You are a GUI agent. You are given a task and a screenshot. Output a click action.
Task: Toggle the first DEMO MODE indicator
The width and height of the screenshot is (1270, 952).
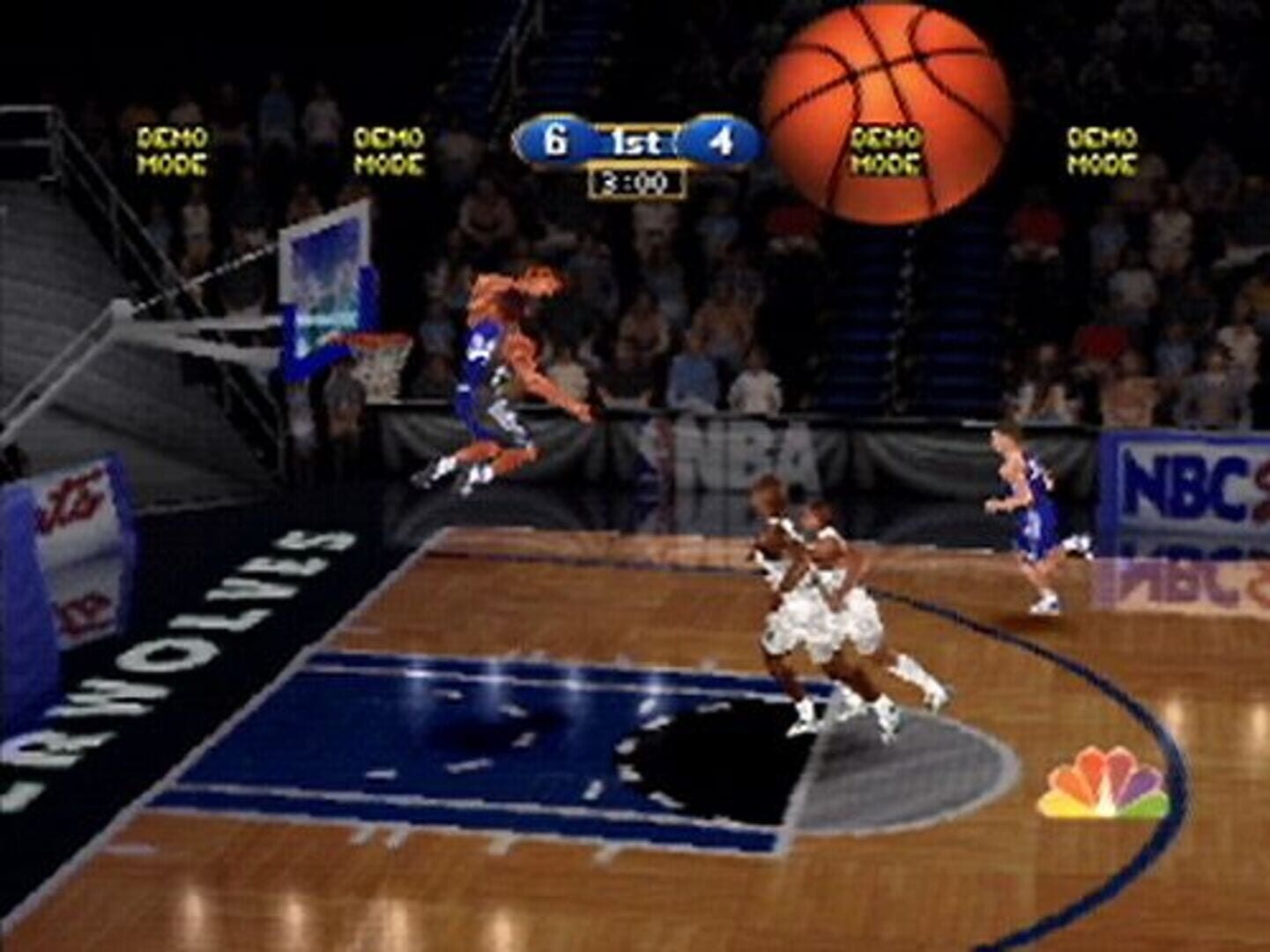(170, 150)
